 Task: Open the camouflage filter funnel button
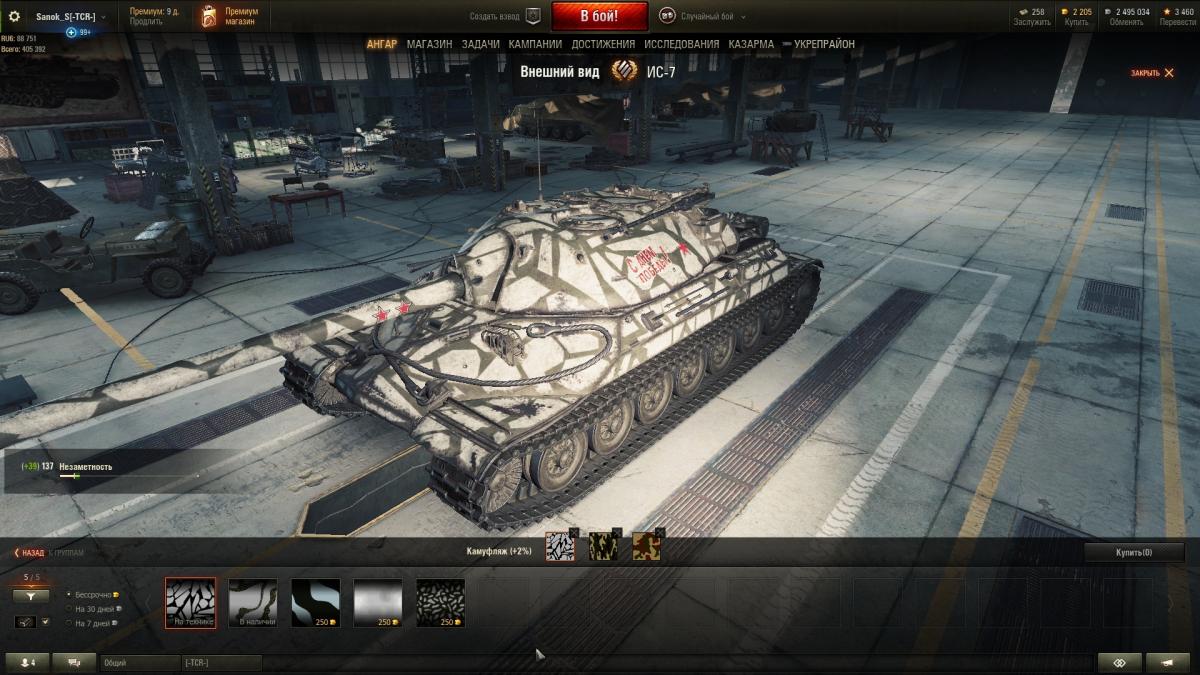30,595
